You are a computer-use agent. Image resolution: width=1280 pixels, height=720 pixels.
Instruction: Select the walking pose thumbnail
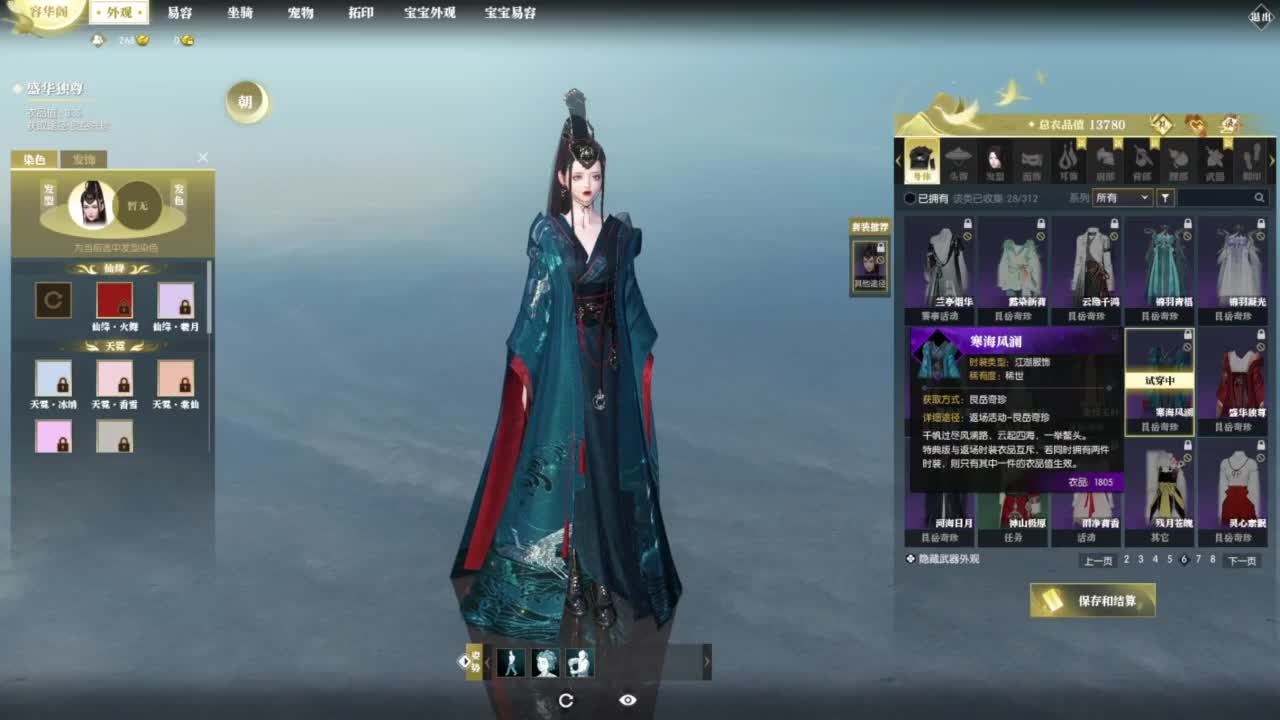(x=511, y=661)
